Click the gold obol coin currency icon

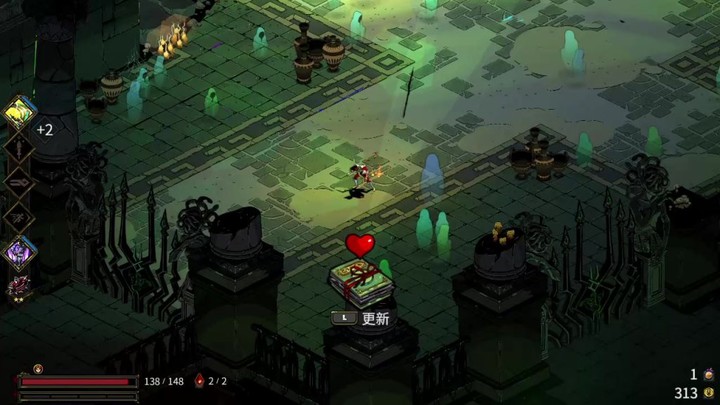pos(708,393)
